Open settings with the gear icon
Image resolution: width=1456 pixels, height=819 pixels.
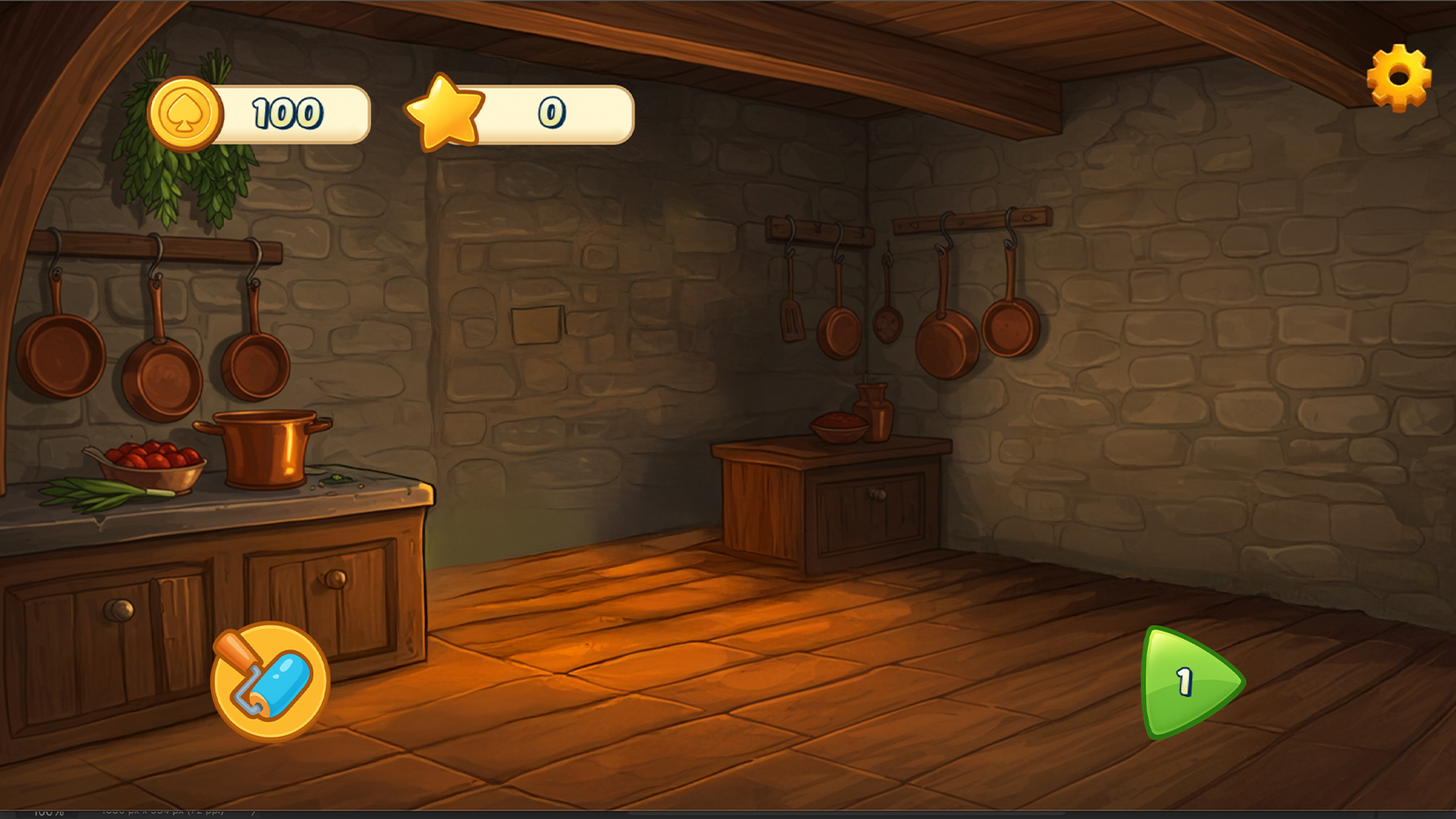click(1398, 77)
